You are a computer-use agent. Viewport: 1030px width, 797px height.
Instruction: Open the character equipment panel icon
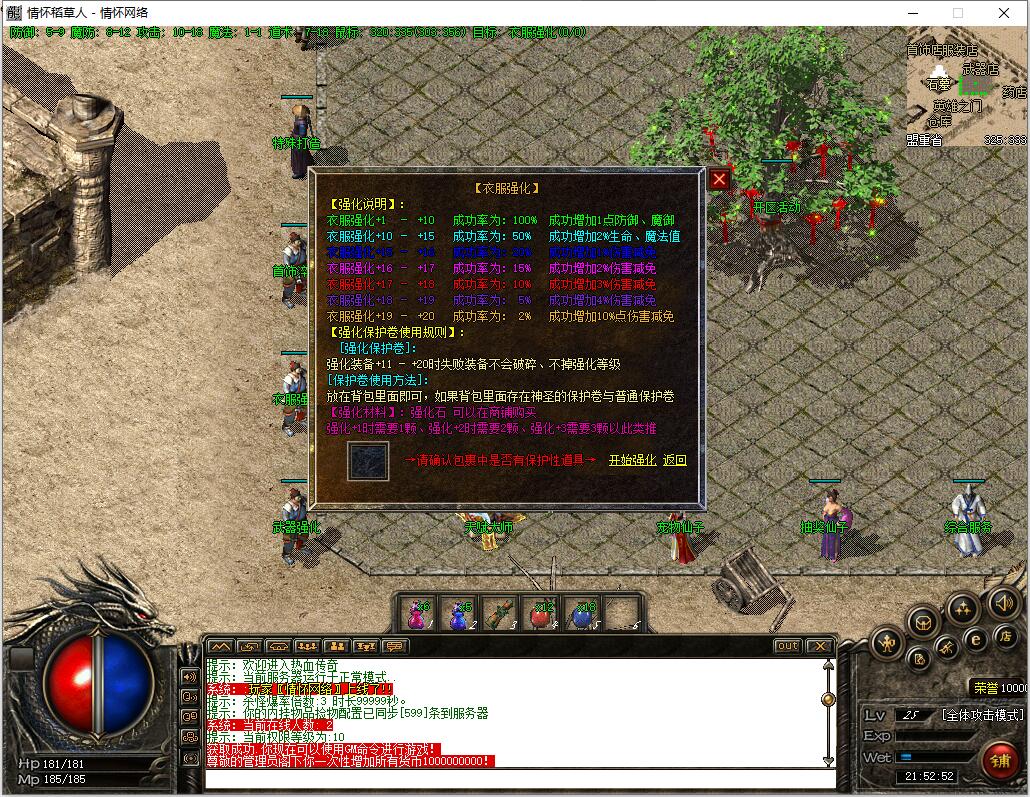(x=886, y=643)
